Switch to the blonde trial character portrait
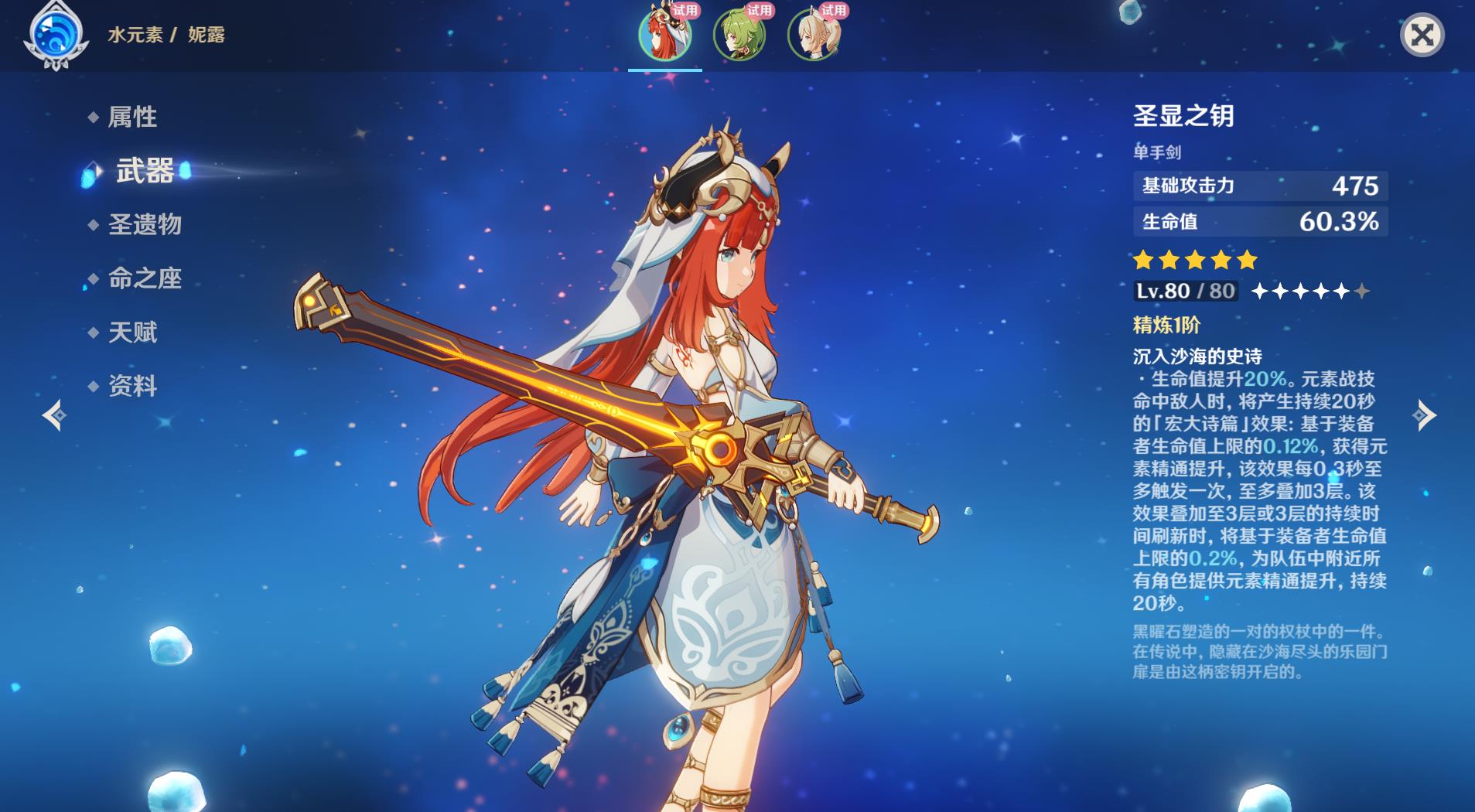Screen dimensions: 1475x812 [x=813, y=35]
